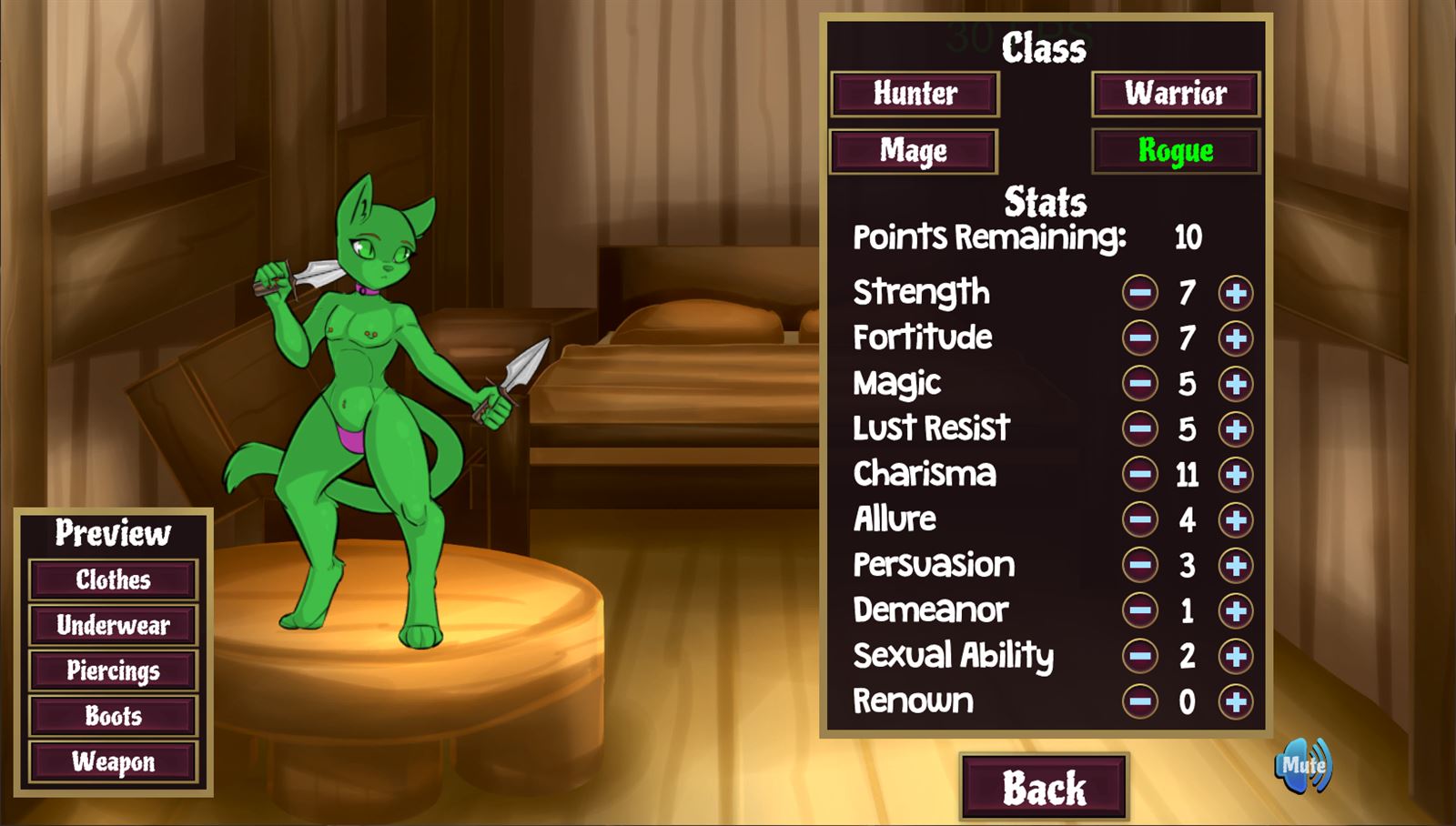Image resolution: width=1456 pixels, height=826 pixels.
Task: Reselect the currently active Rogue class
Action: (x=1175, y=151)
